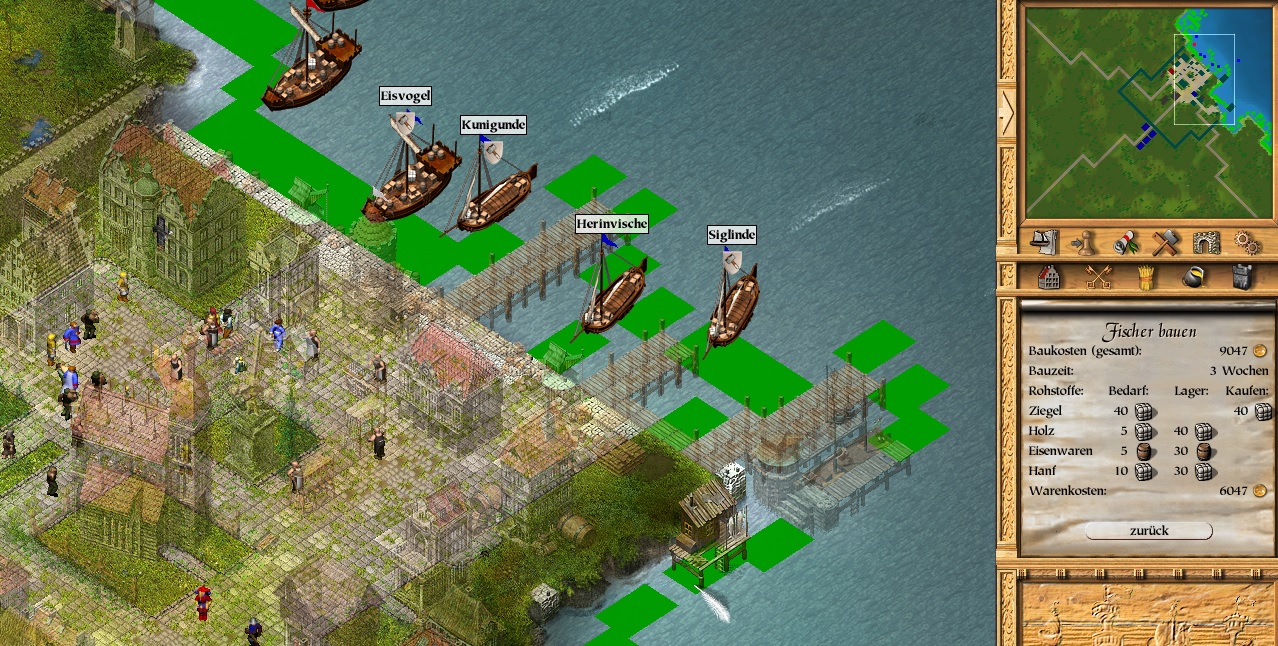The image size is (1278, 646).
Task: Select the pawn with arrow icon
Action: click(x=1083, y=242)
